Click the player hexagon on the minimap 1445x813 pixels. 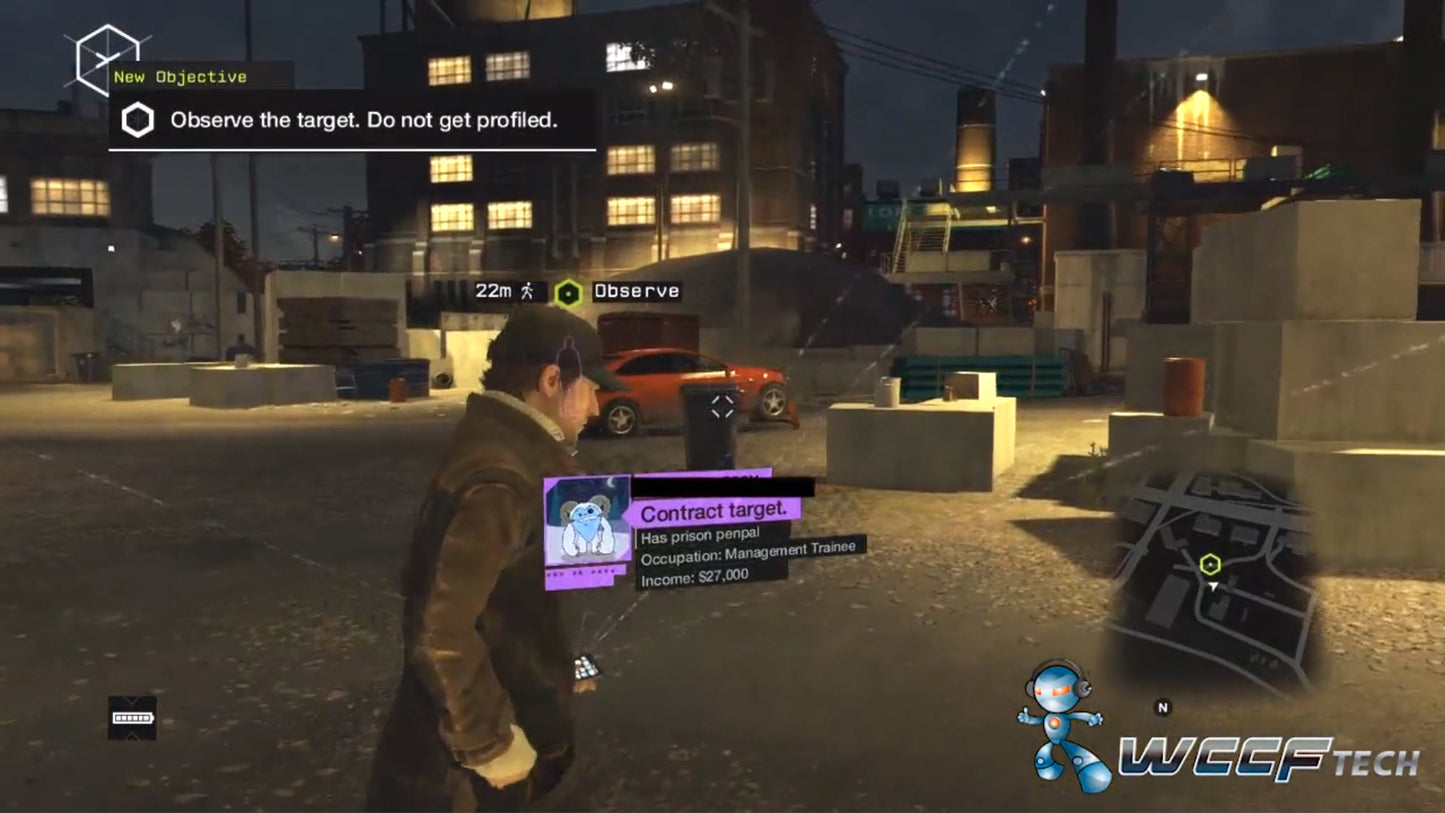point(1213,563)
